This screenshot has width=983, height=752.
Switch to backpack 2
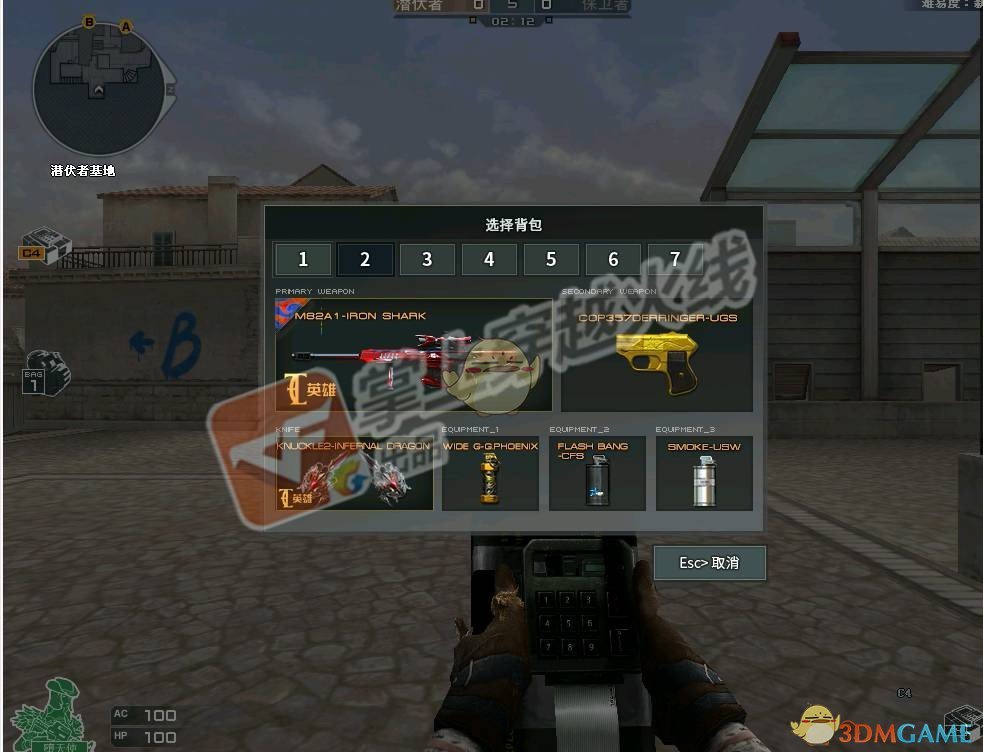tap(365, 260)
